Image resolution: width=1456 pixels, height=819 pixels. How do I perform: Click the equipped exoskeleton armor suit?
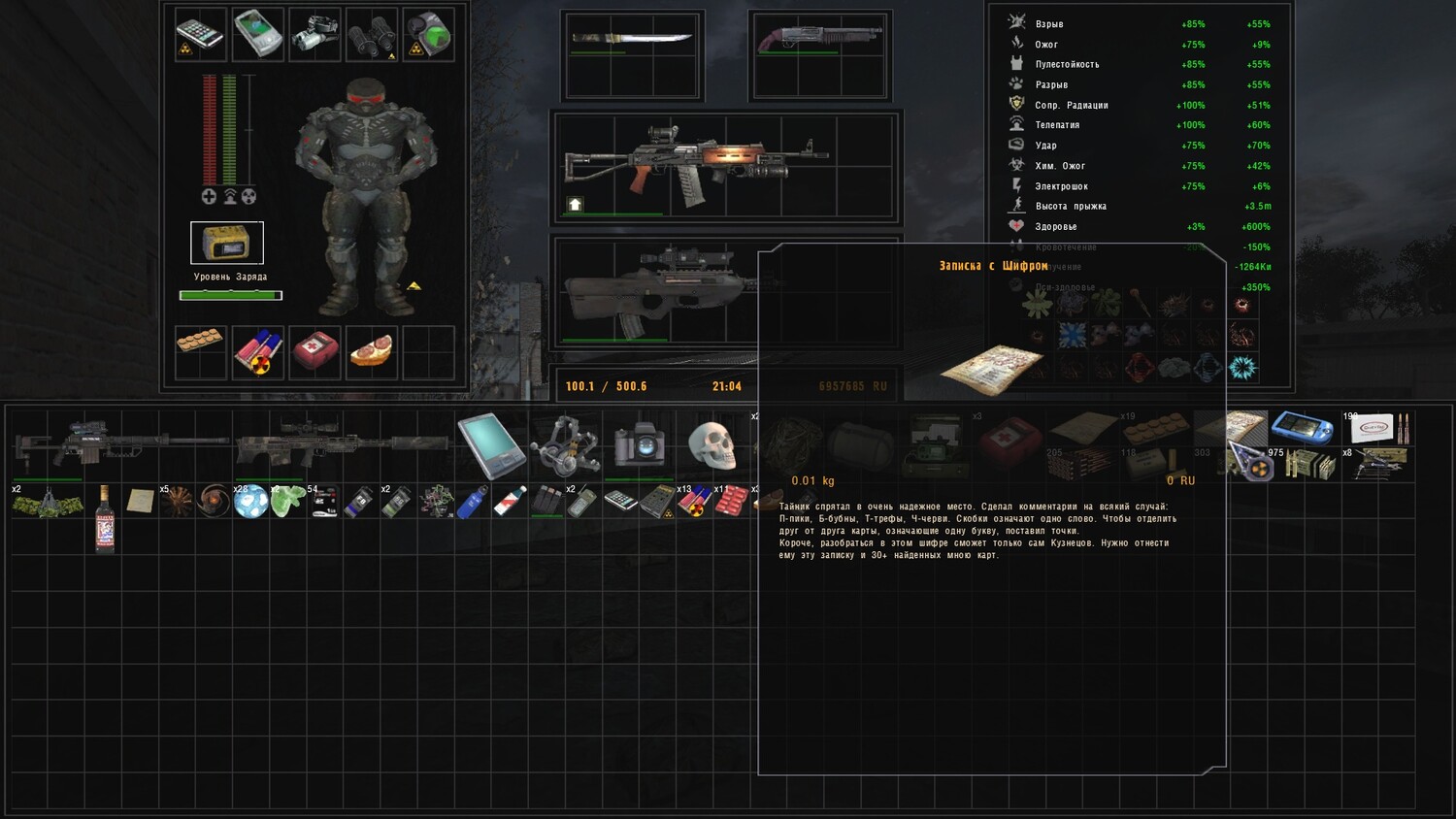pyautogui.click(x=367, y=194)
